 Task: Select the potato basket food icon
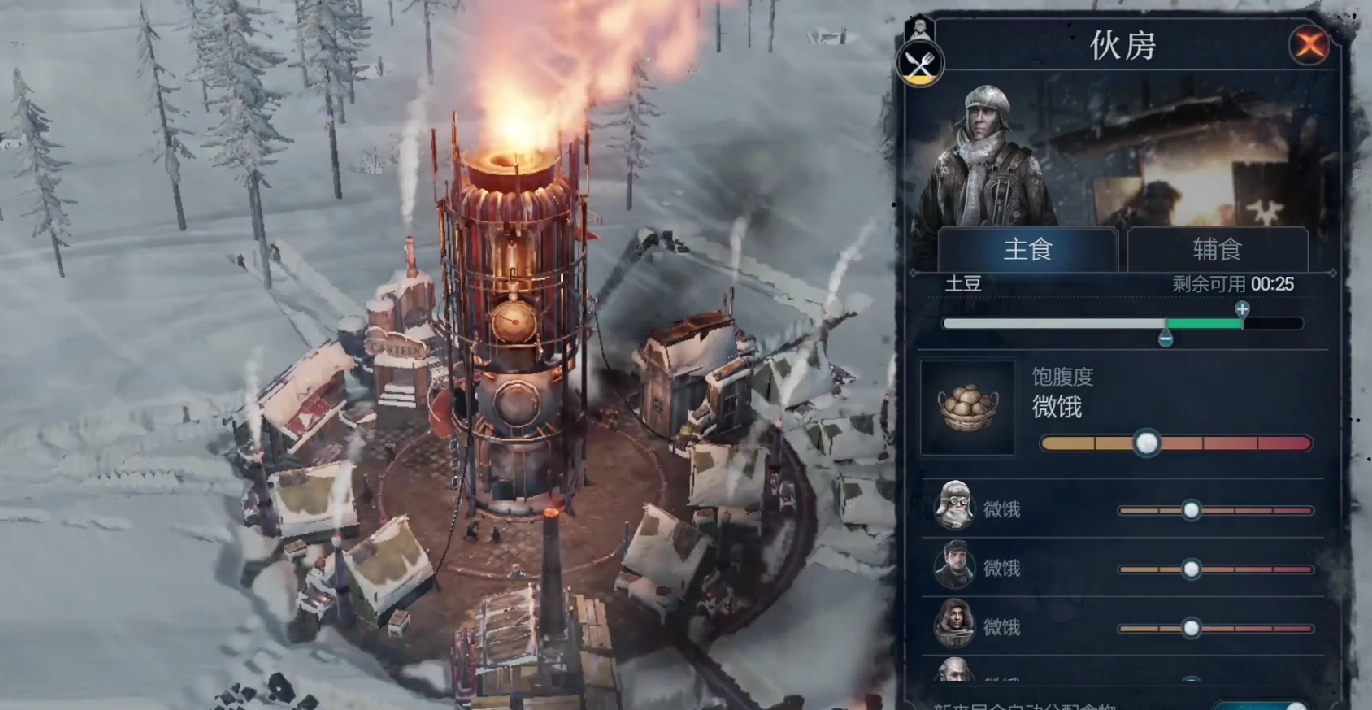click(967, 408)
